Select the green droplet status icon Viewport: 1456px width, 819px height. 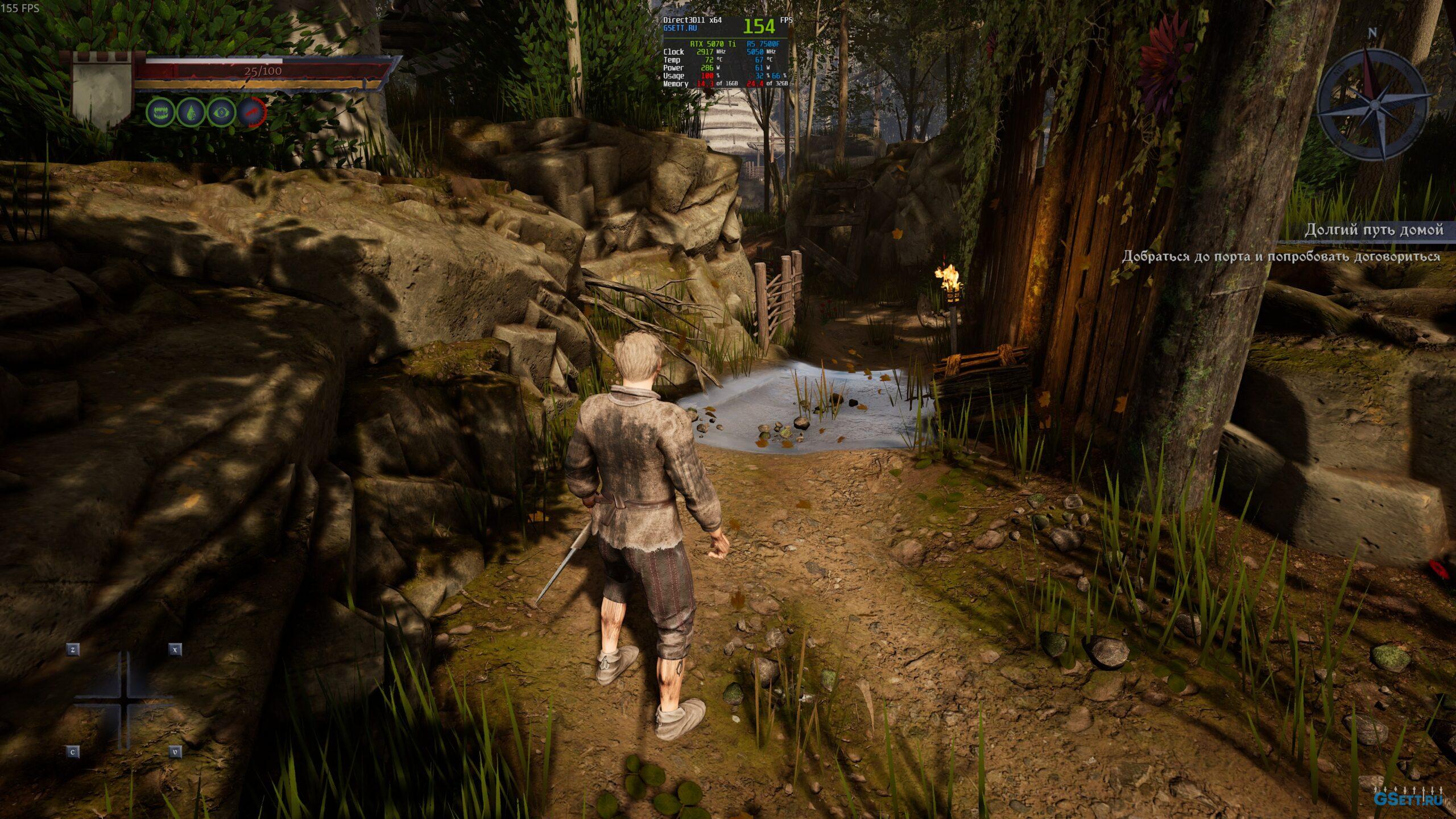(x=191, y=112)
